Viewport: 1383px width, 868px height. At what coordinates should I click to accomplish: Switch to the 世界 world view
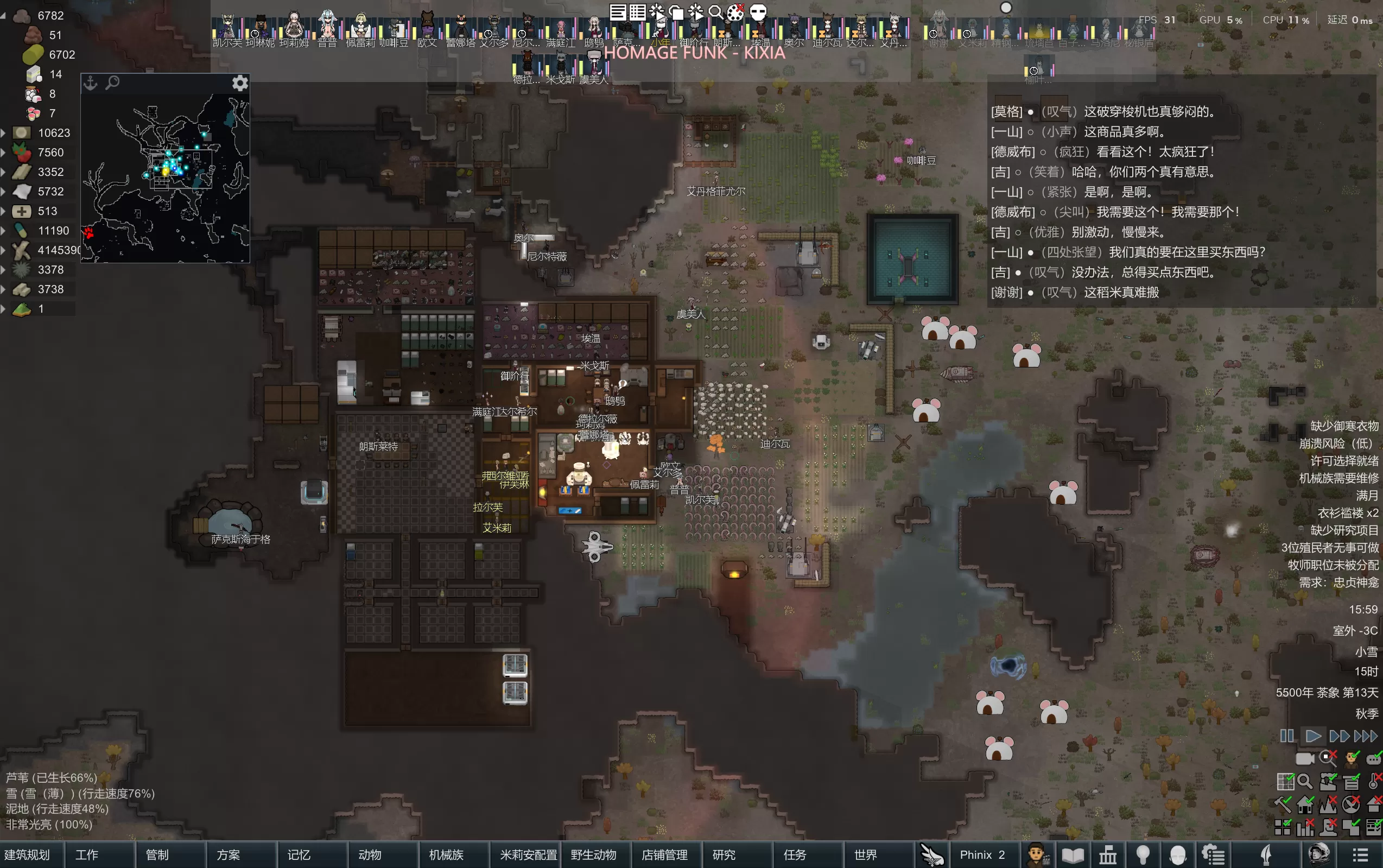tap(865, 855)
